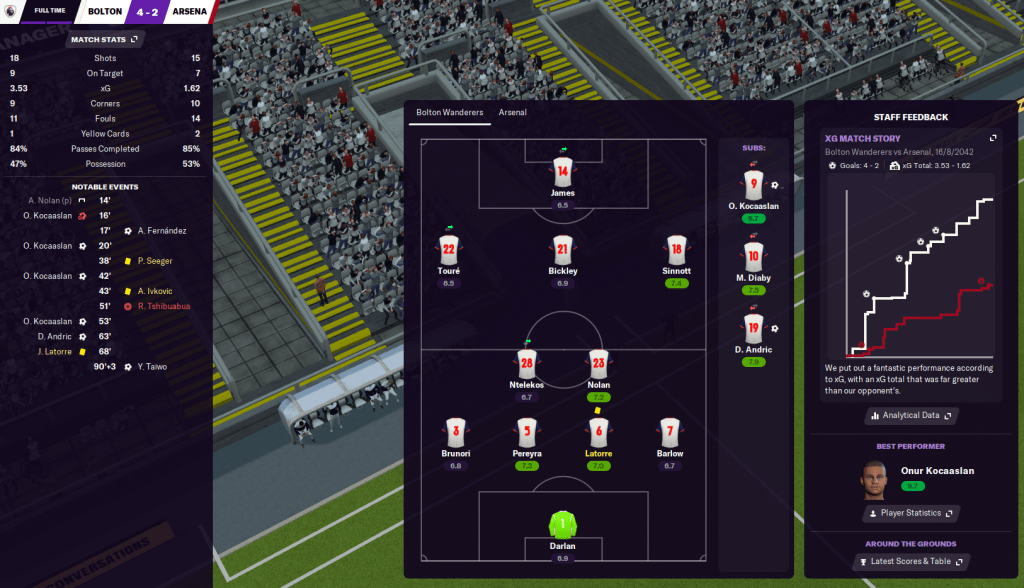Open Player Statistics
This screenshot has height=588, width=1024.
coord(910,513)
